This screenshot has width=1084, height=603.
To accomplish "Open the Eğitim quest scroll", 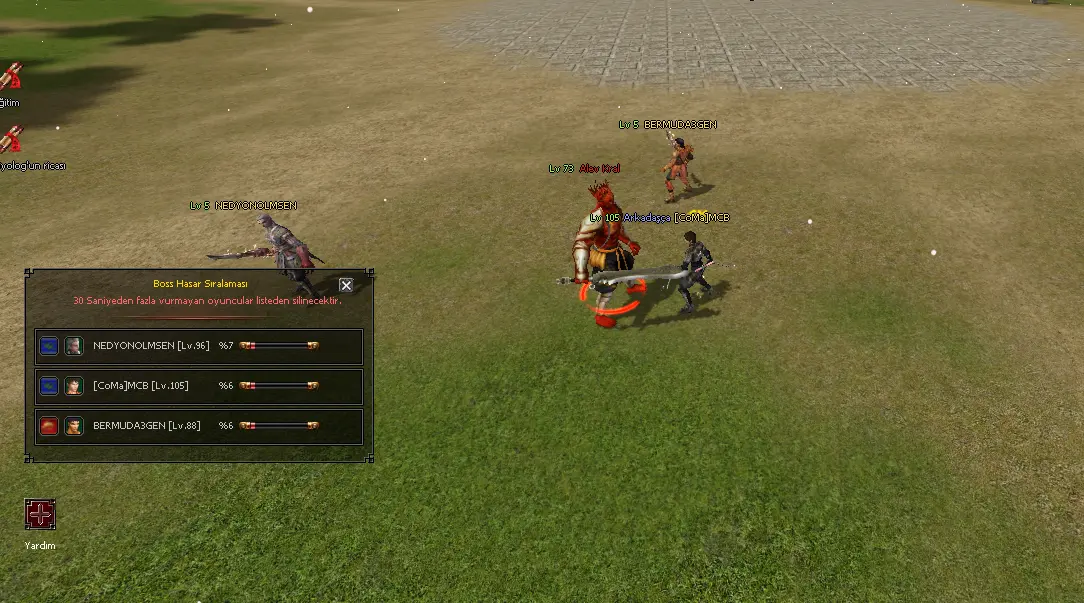I will [x=11, y=77].
